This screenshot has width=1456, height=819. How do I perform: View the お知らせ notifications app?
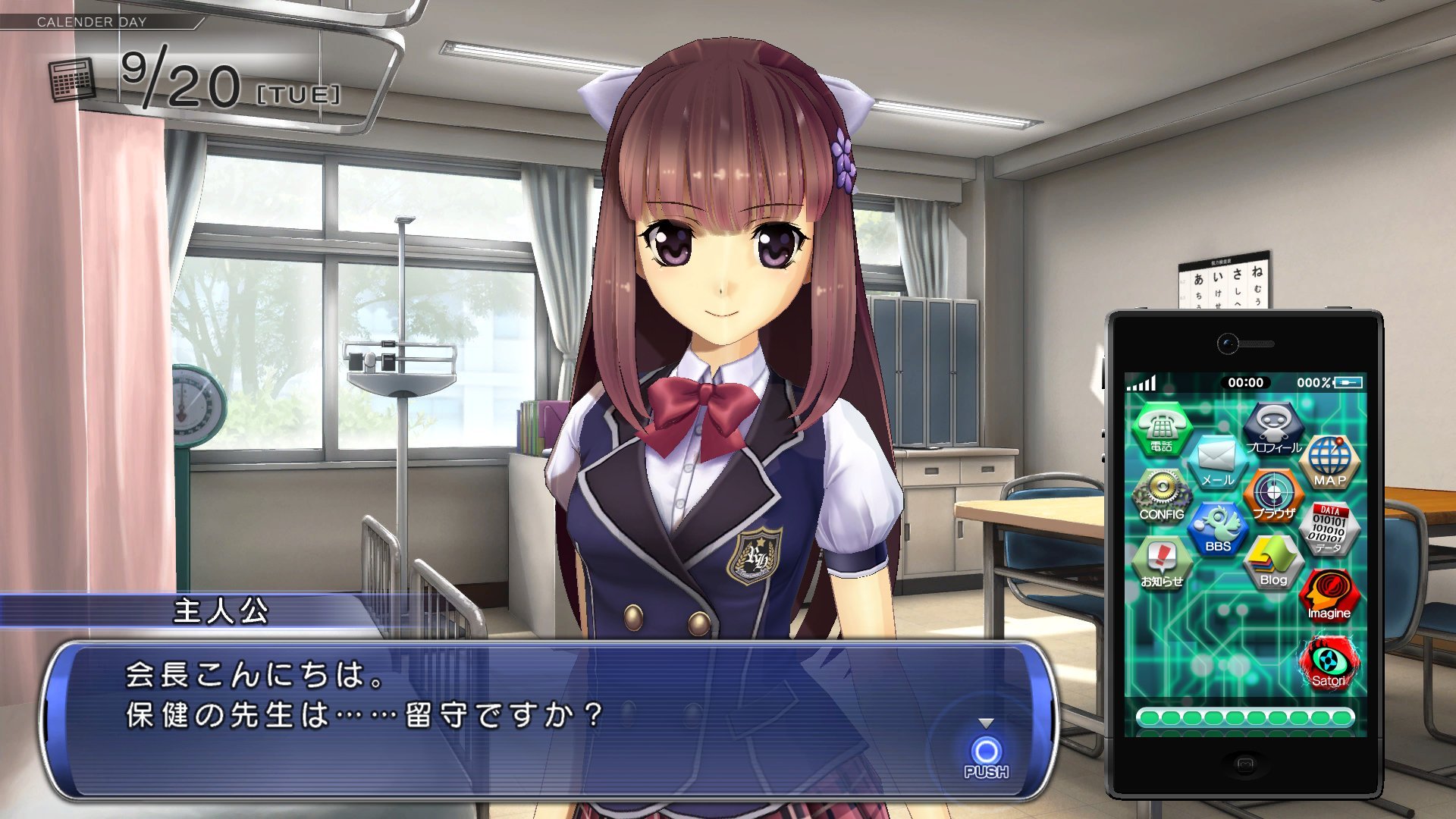[1161, 562]
